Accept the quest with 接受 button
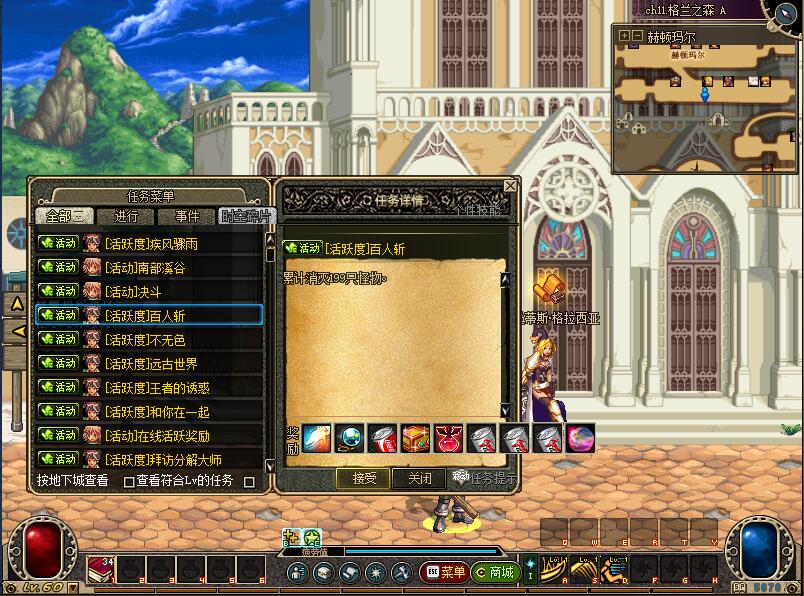 (363, 478)
